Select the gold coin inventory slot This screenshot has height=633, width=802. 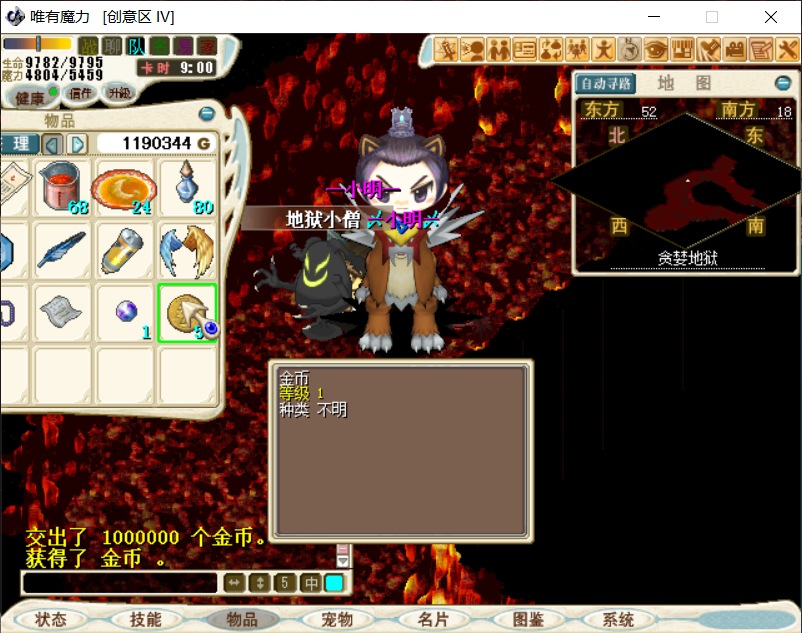[x=188, y=313]
